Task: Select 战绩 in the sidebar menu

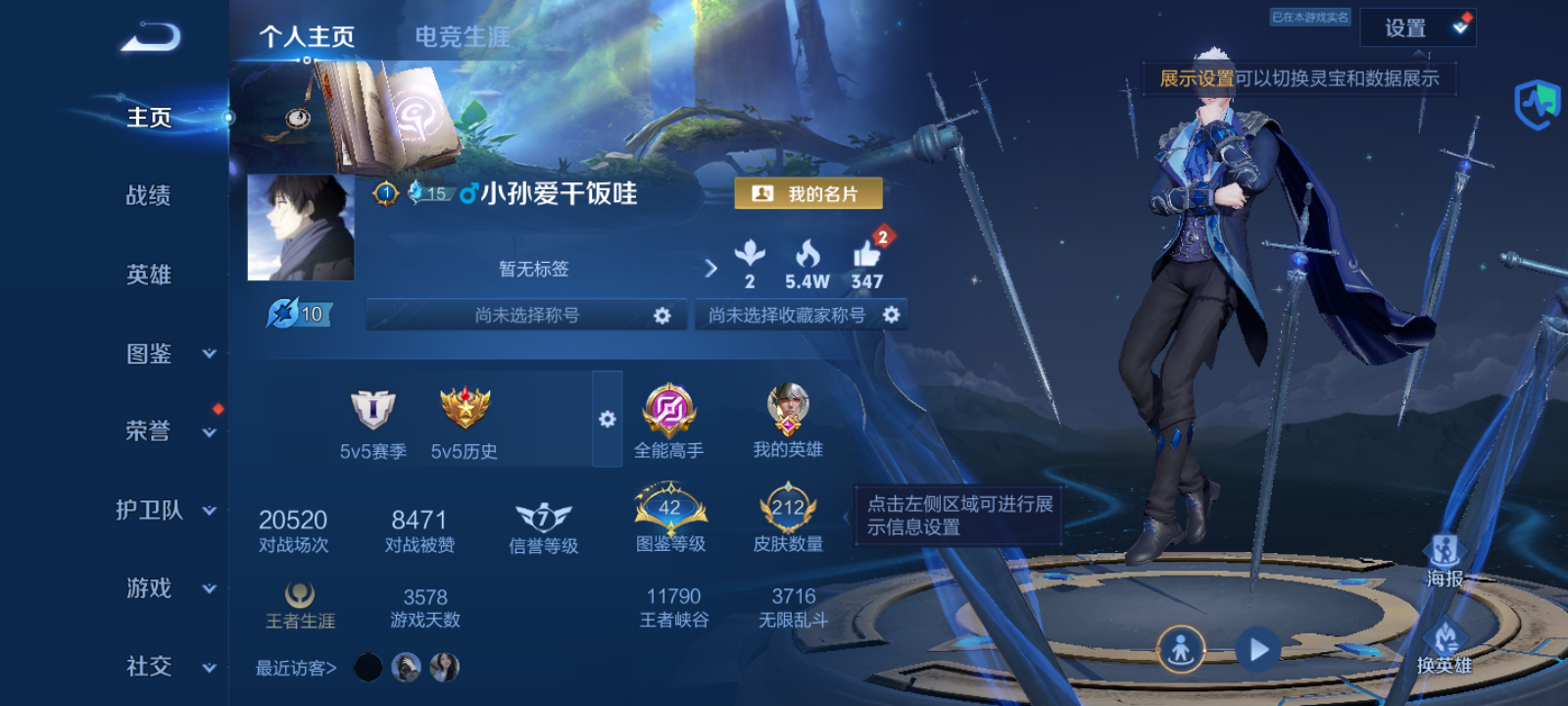Action: click(147, 196)
